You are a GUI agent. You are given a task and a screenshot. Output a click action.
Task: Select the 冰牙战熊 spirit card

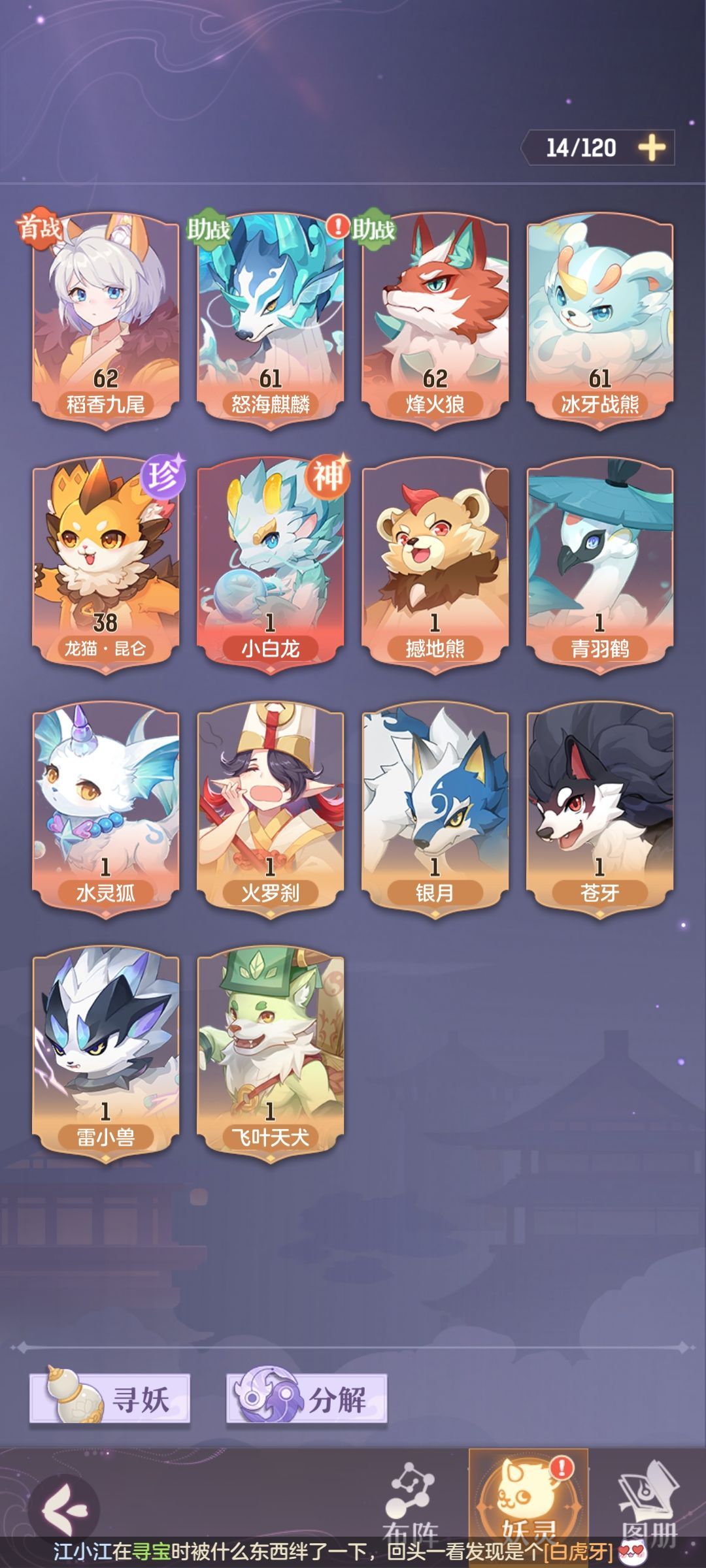point(600,320)
